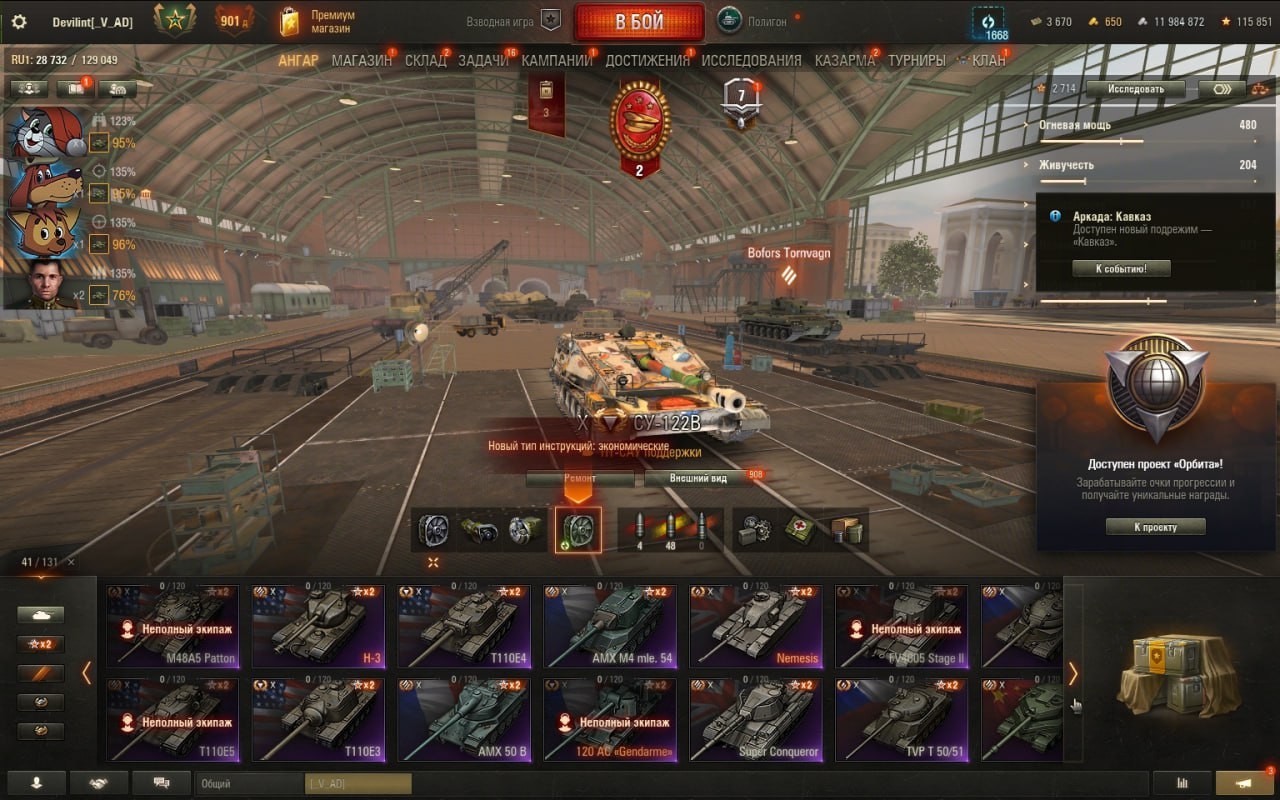Screen dimensions: 1280x800
Task: Switch to the ИССЛЕДОВАНИЯ tab
Action: [751, 60]
